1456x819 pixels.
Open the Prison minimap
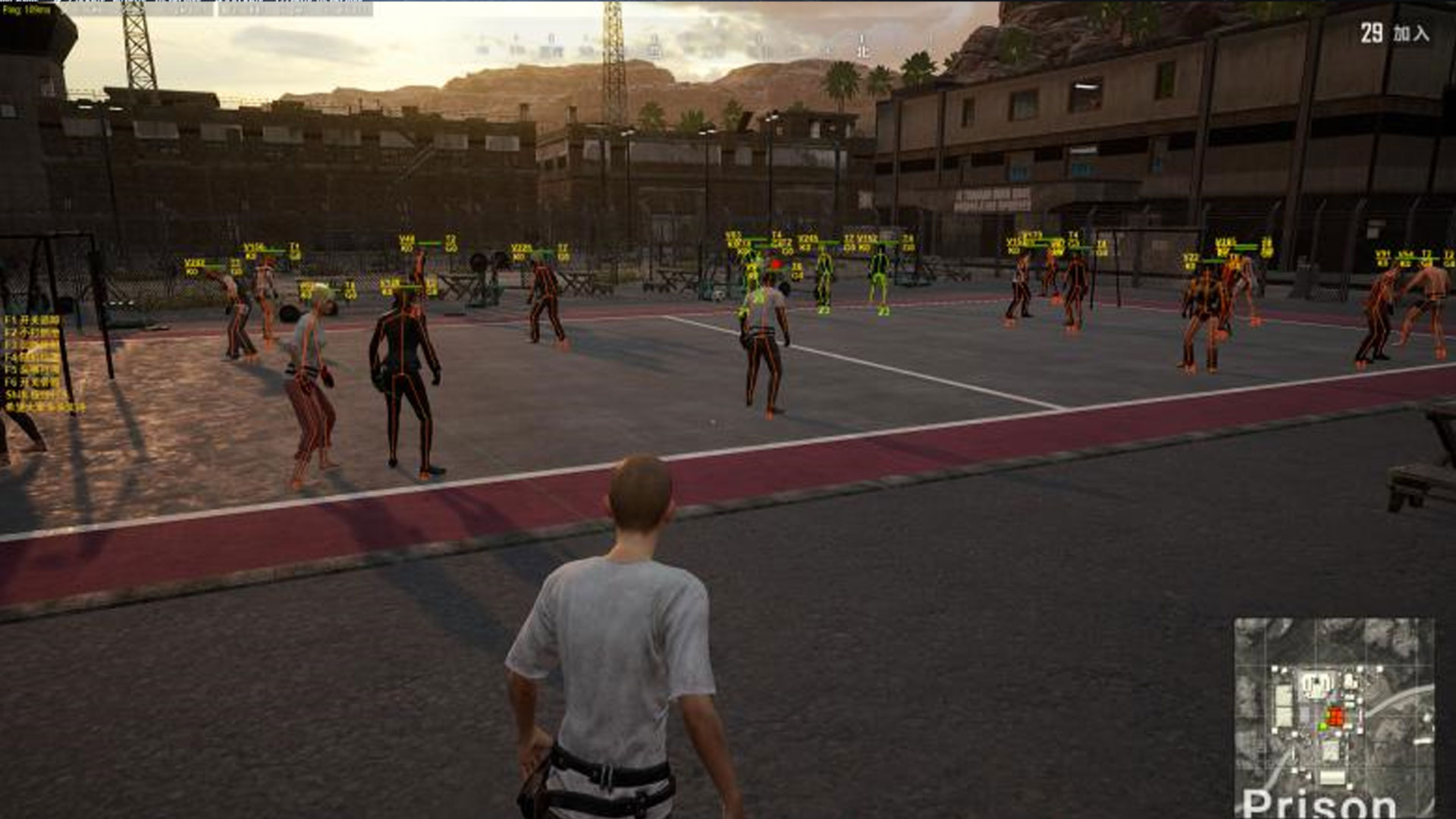1333,717
